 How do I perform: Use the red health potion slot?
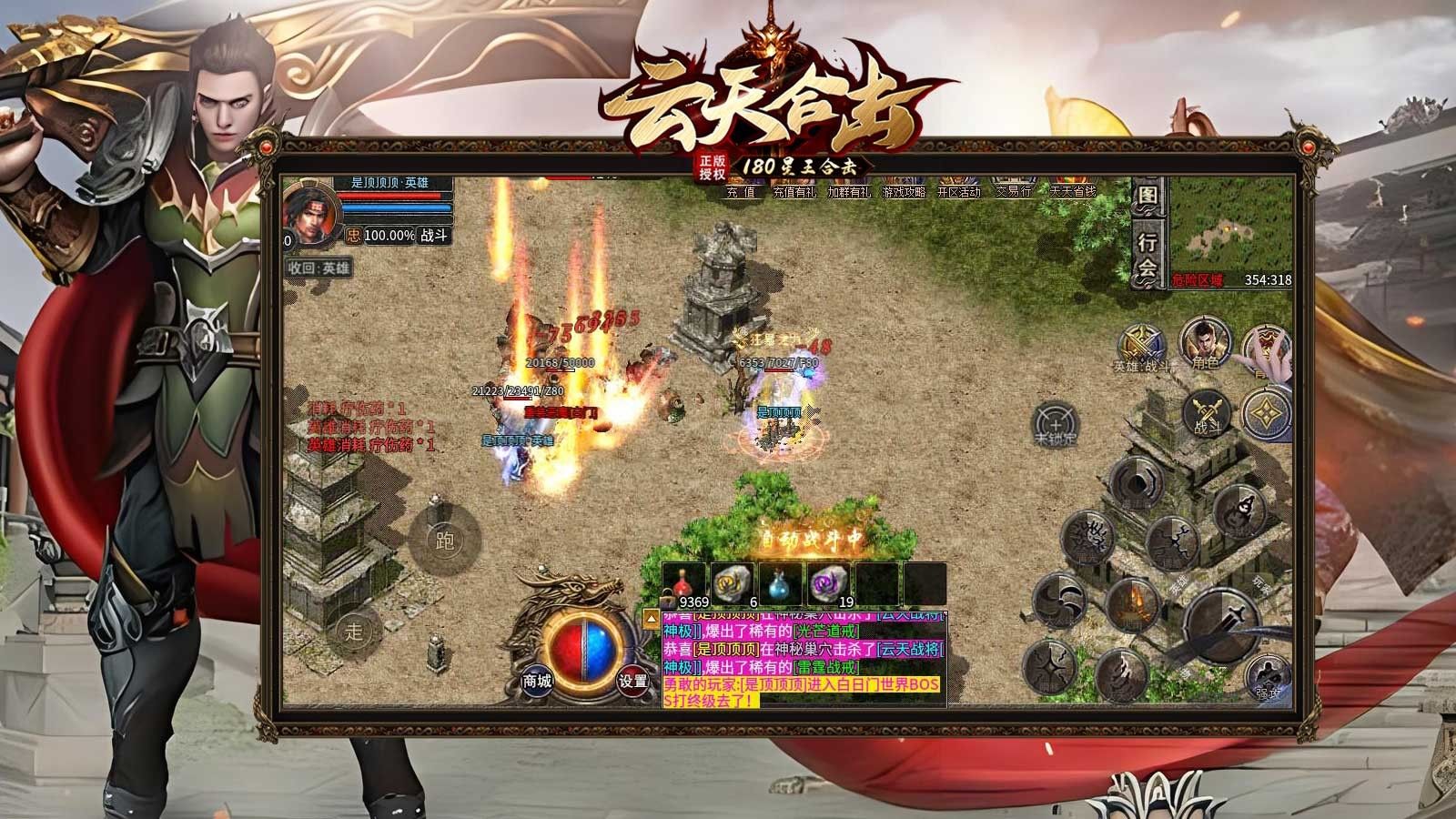[x=683, y=584]
